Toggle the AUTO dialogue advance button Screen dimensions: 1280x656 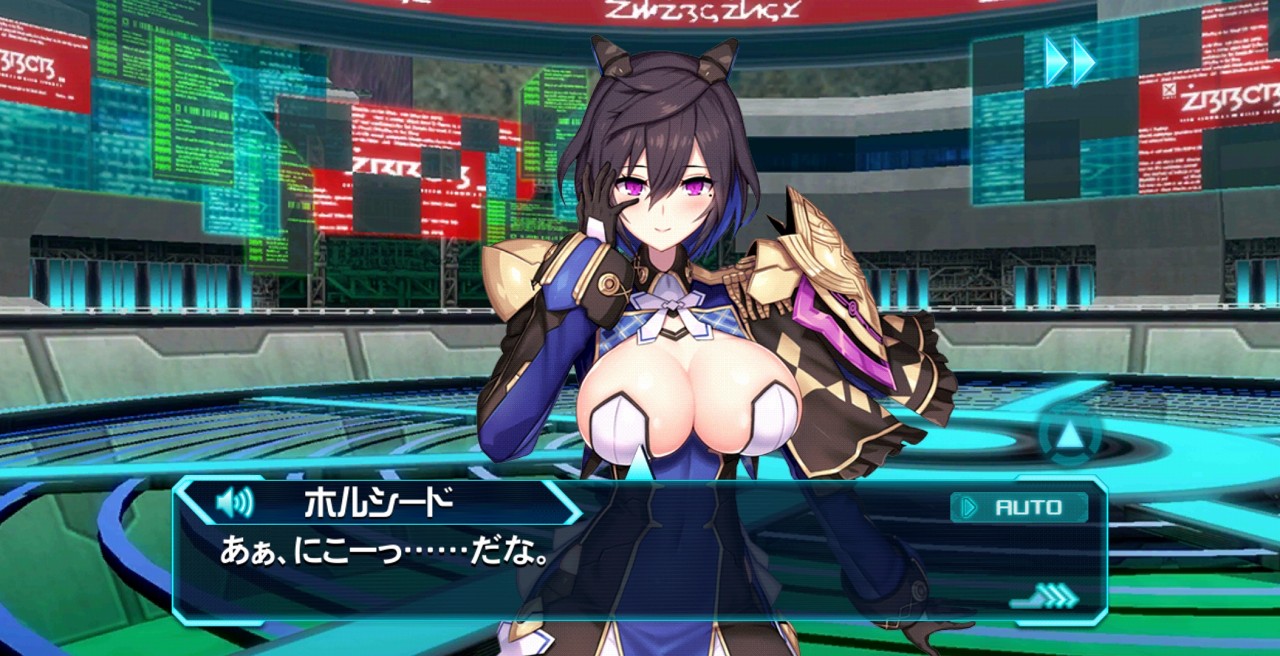click(x=1019, y=507)
